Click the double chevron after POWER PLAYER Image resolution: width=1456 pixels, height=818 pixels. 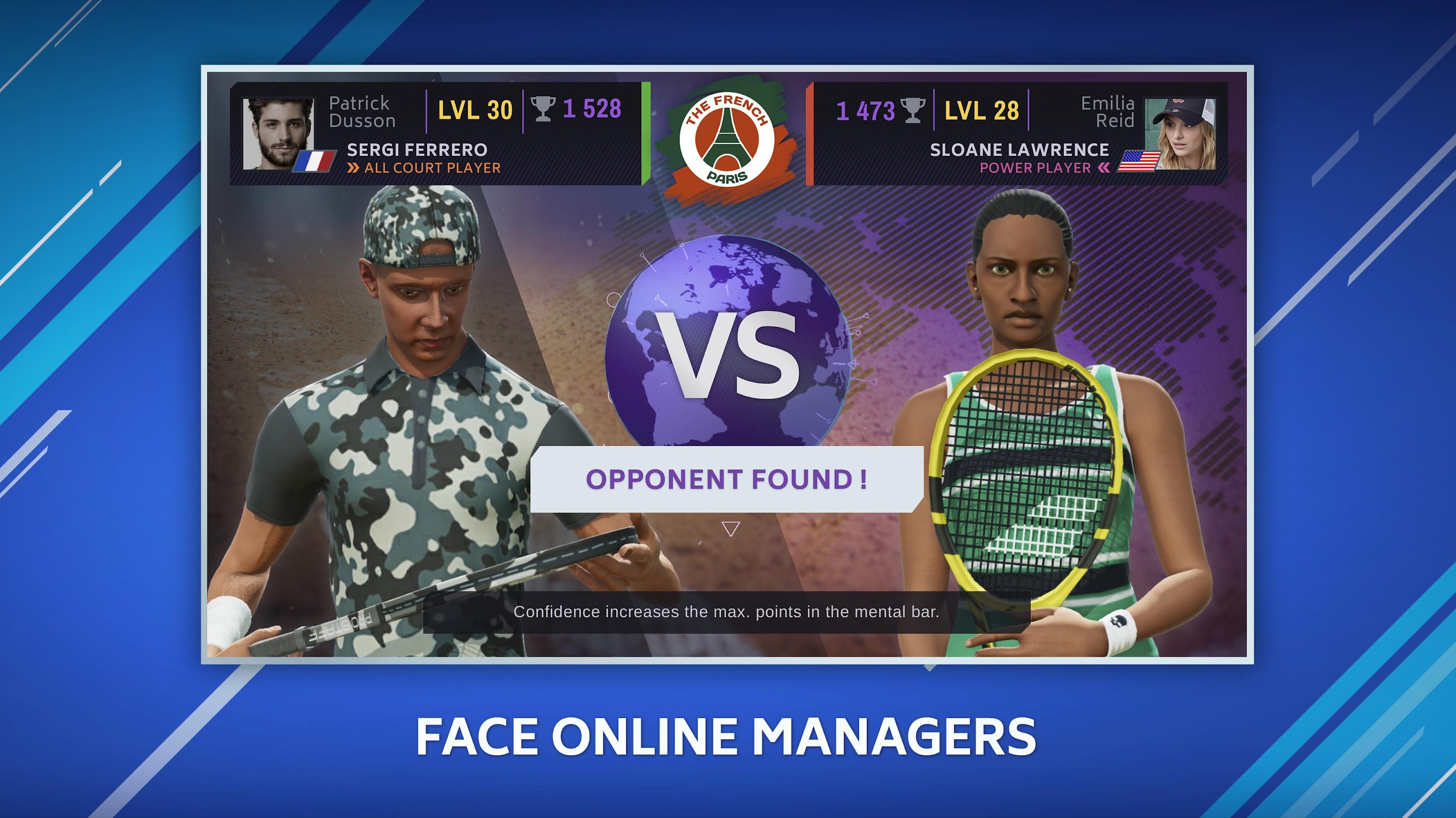(1102, 167)
